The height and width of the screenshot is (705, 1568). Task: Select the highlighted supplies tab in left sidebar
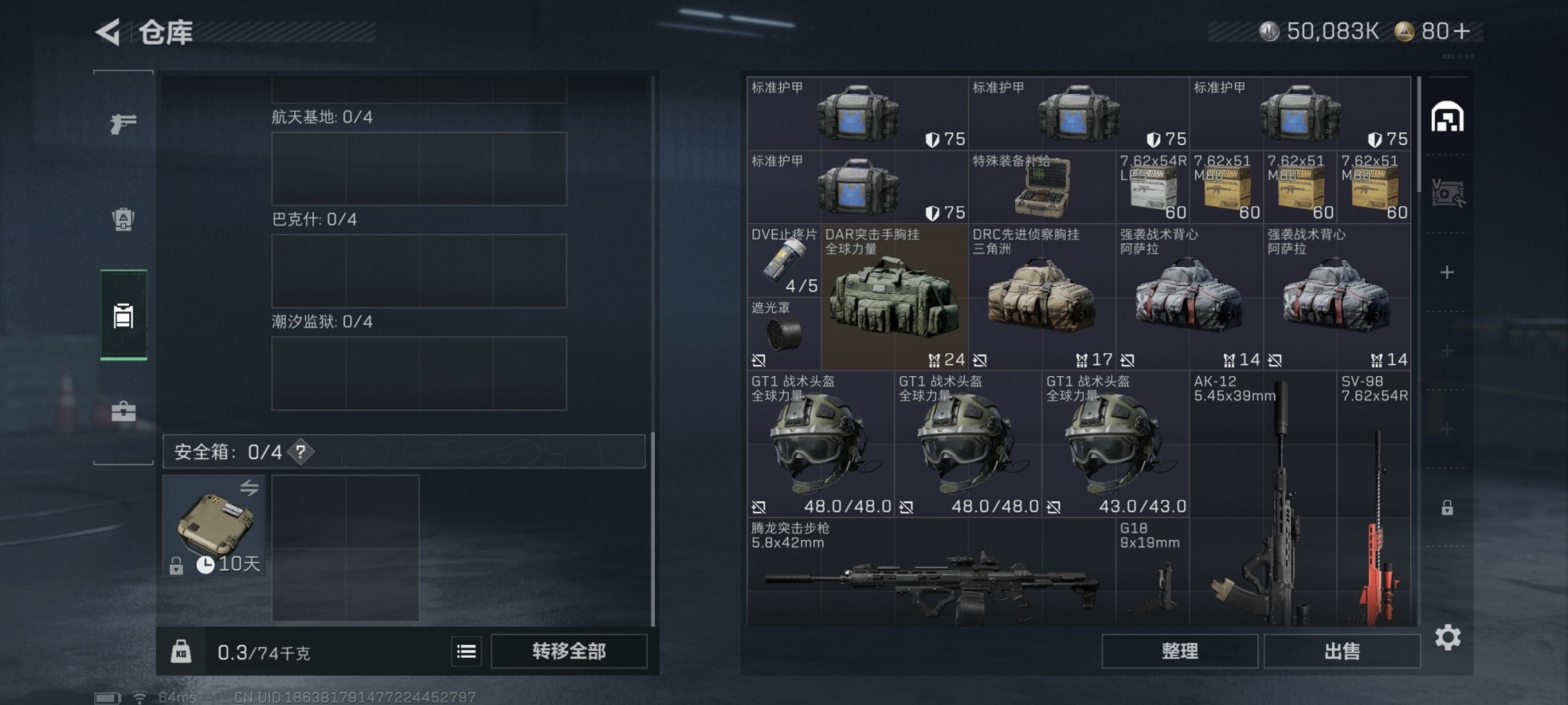pos(123,317)
